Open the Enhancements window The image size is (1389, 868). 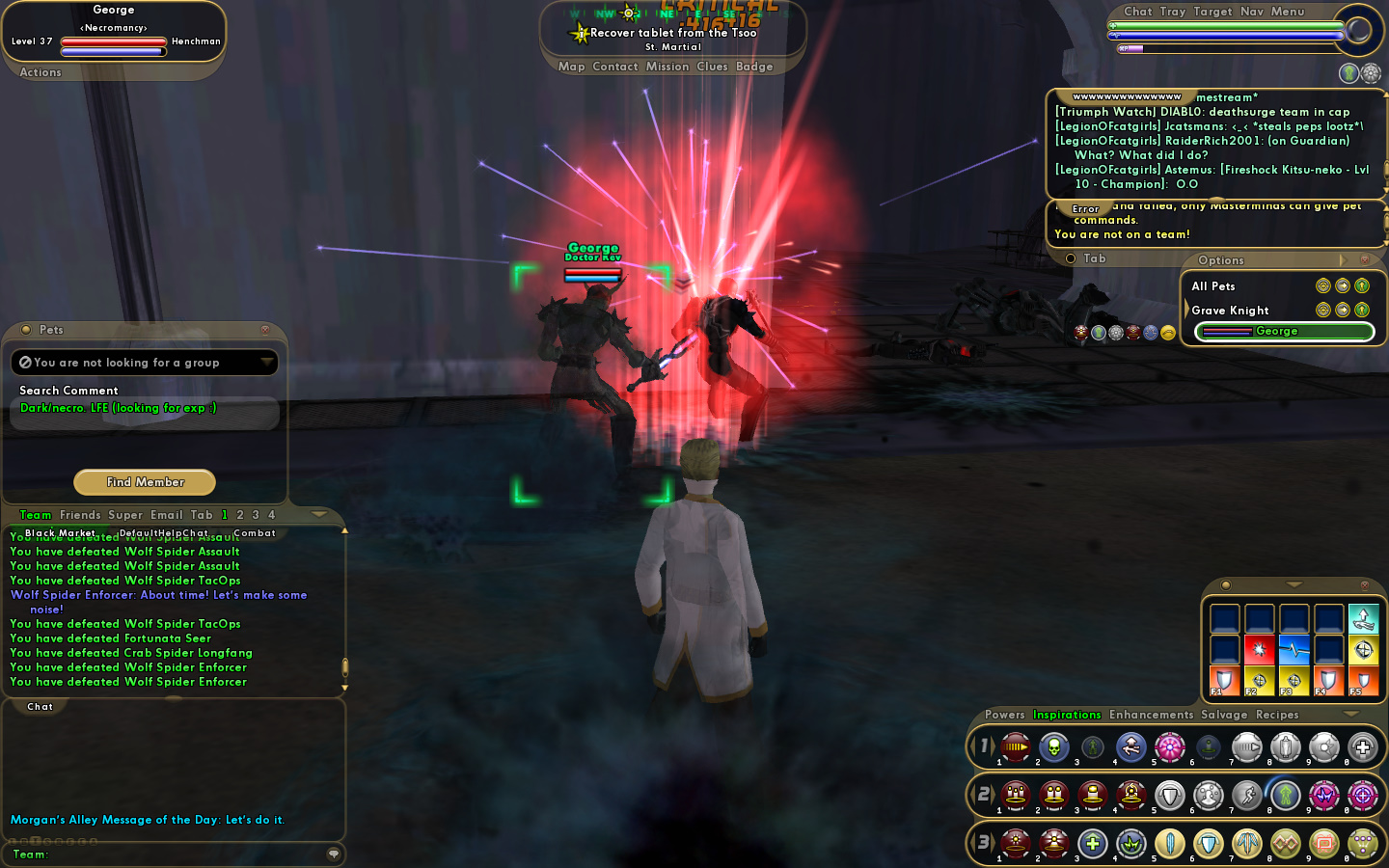1151,715
